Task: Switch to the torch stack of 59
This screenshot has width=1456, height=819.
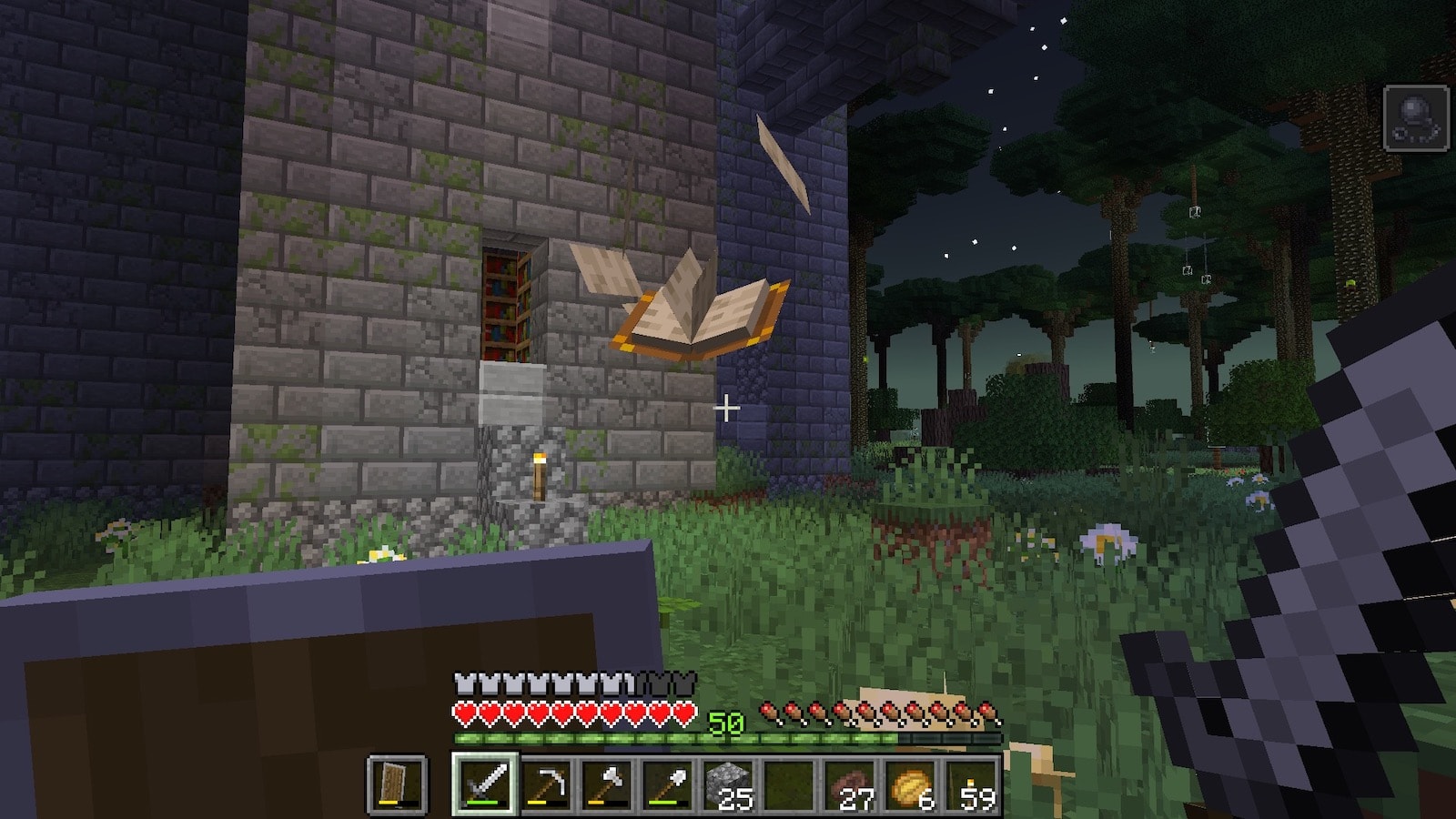Action: pyautogui.click(x=972, y=784)
